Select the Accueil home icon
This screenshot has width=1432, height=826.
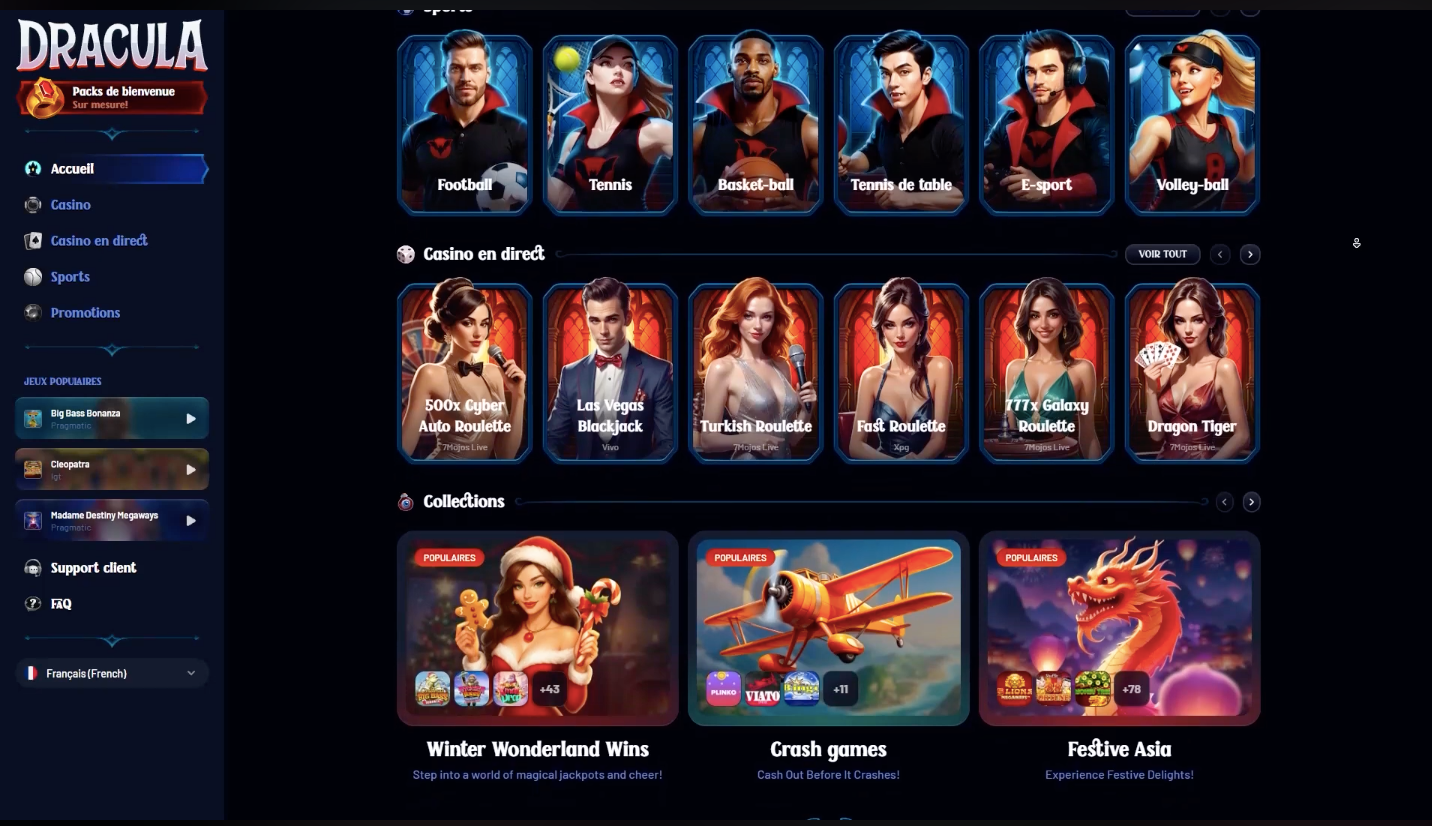click(33, 168)
